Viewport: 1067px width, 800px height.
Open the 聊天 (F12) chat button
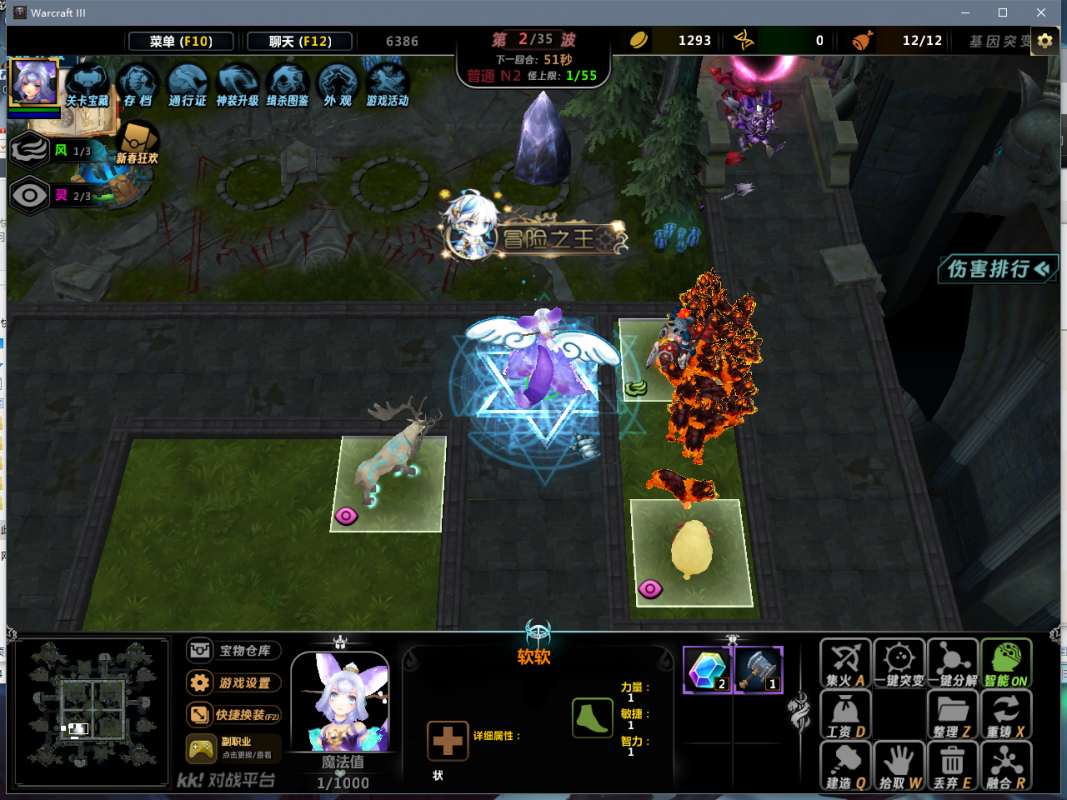click(299, 41)
